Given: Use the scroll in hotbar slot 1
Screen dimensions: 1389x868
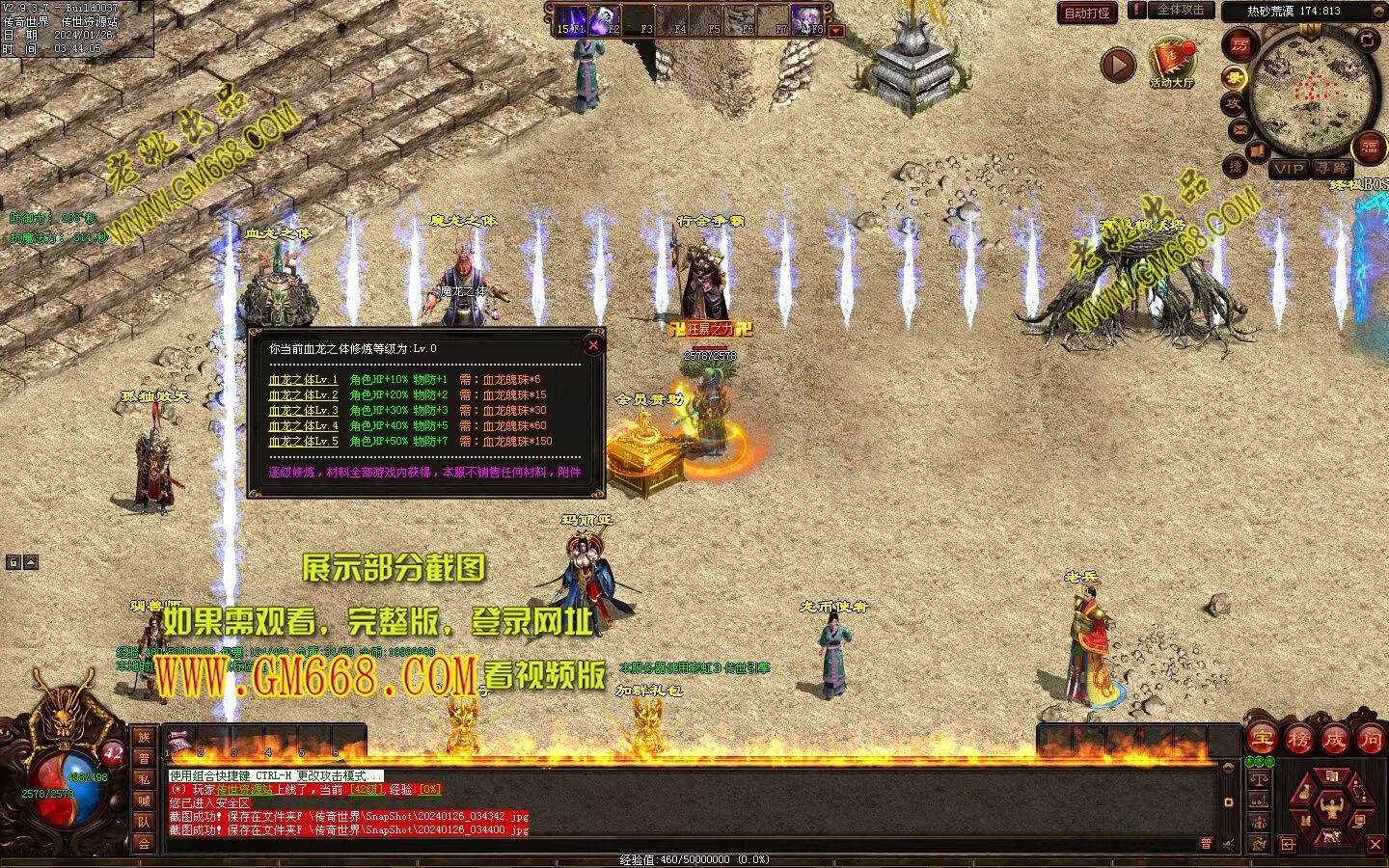Looking at the screenshot, I should tap(179, 743).
